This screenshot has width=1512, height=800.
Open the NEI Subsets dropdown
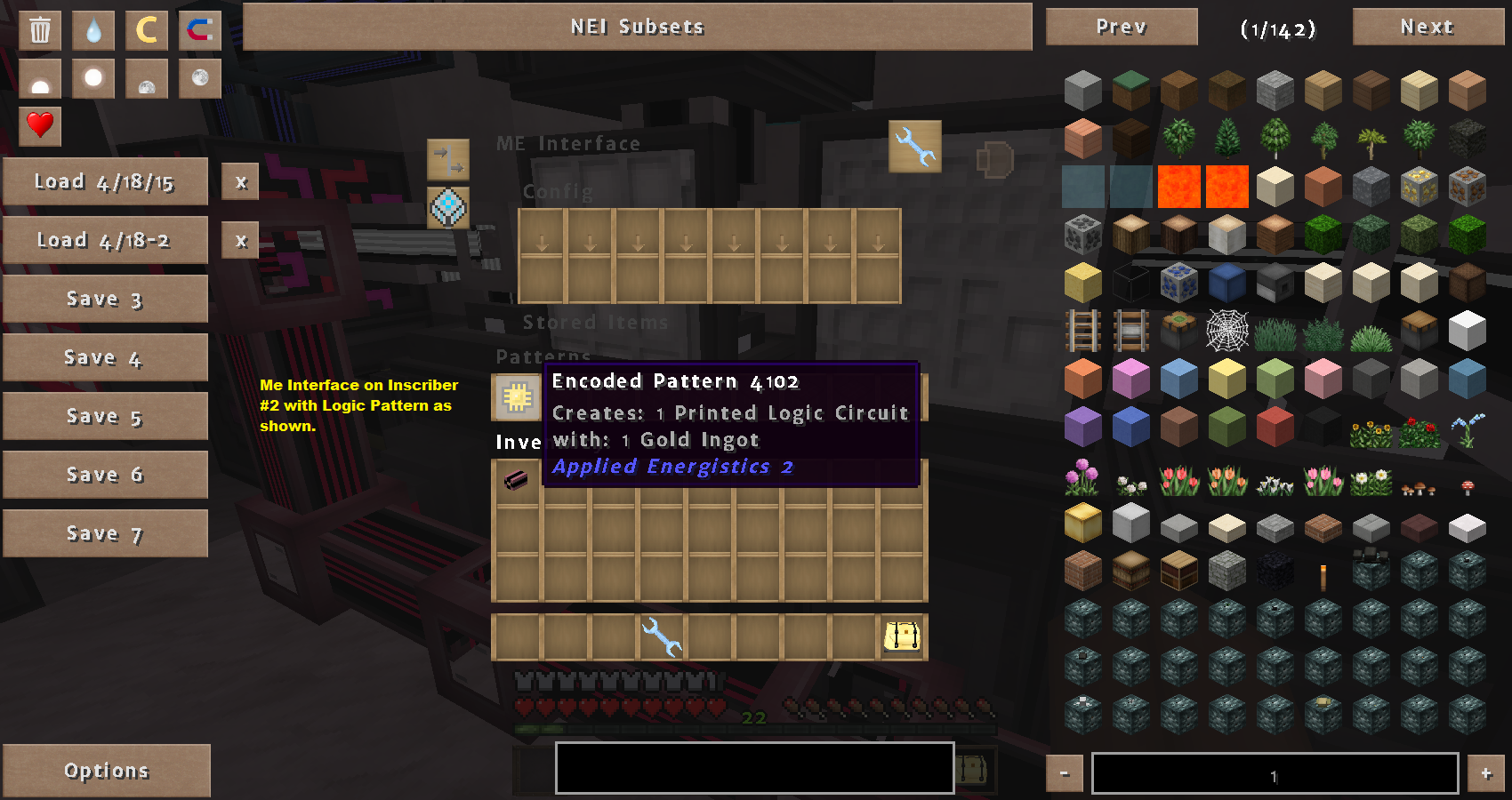pos(637,27)
